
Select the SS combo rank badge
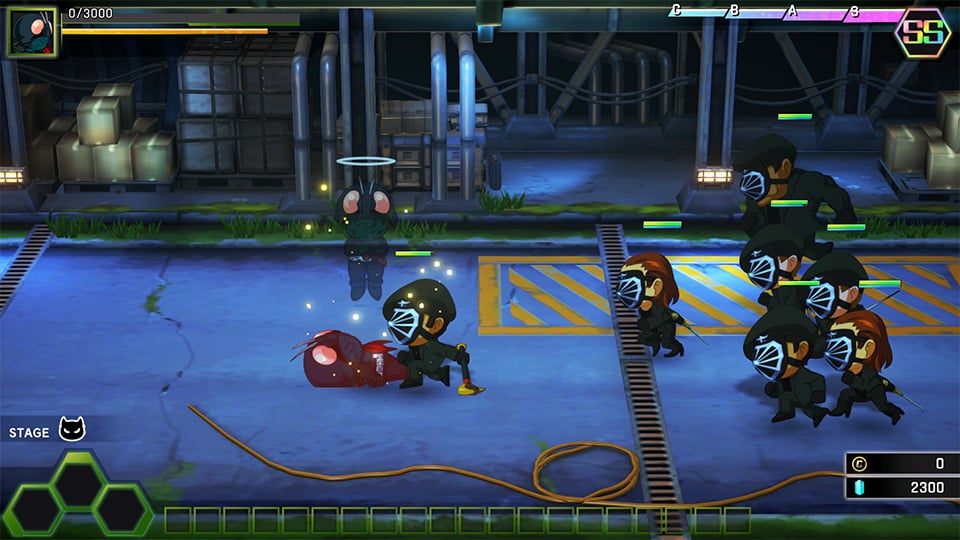(x=922, y=33)
